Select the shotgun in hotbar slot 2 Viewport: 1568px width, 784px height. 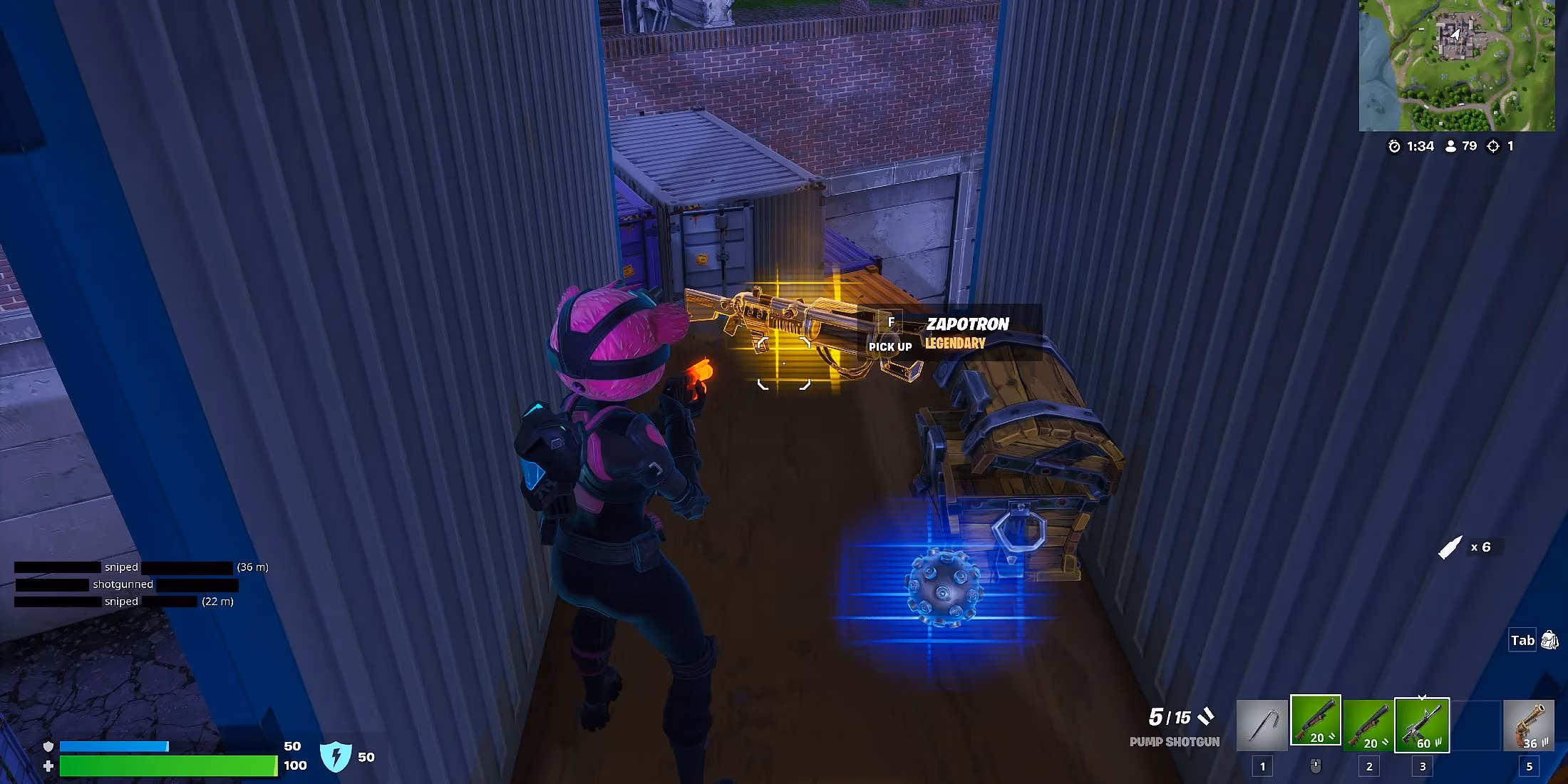pyautogui.click(x=1368, y=723)
